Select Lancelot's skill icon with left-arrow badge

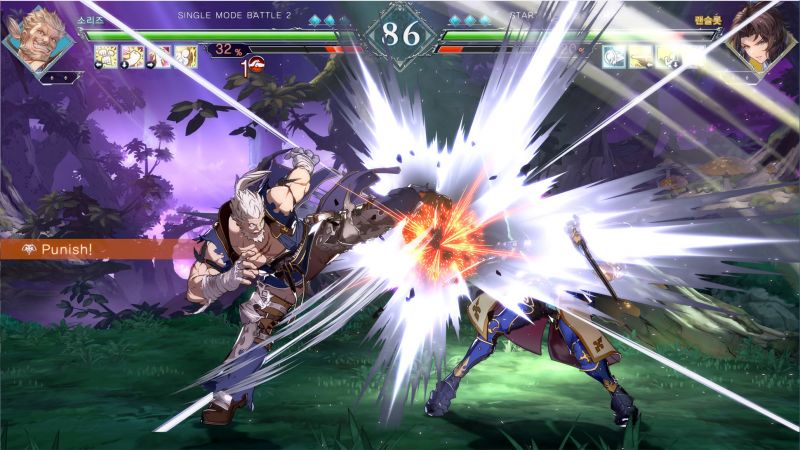coord(641,57)
